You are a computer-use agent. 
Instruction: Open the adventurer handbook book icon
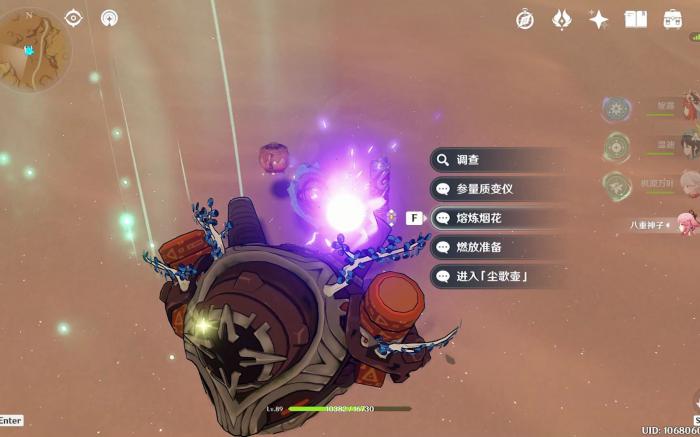(x=636, y=19)
